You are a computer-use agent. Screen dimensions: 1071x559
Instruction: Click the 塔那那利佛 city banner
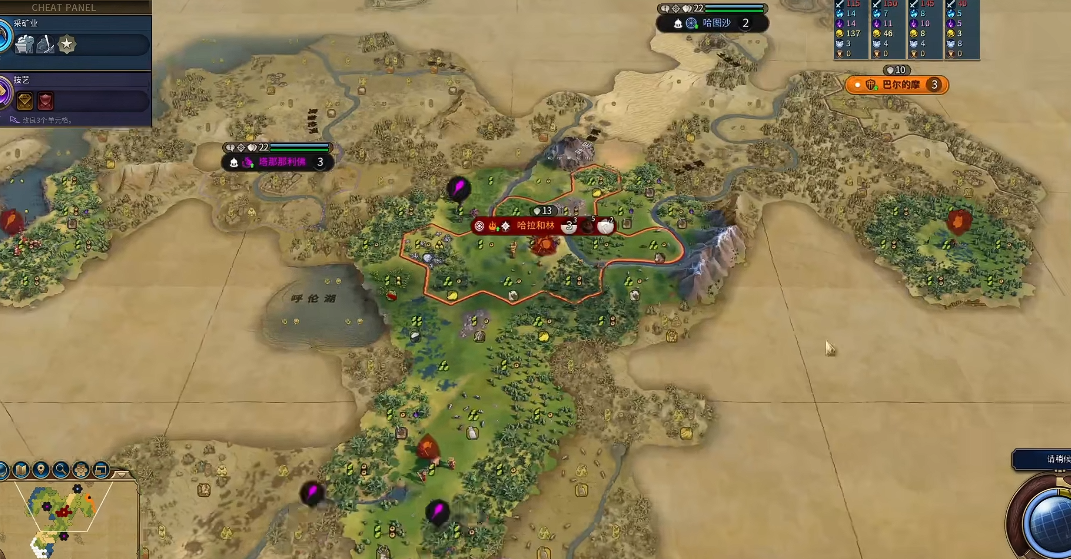click(285, 161)
